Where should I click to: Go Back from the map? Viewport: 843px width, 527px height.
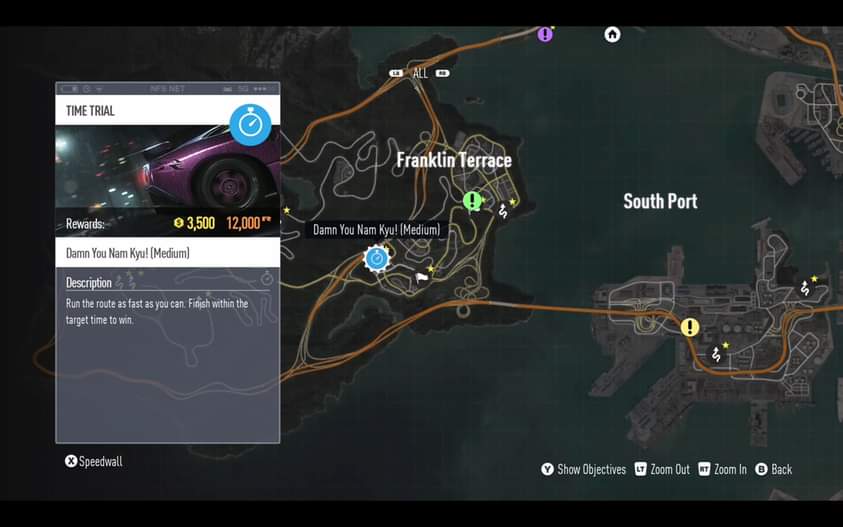point(774,469)
